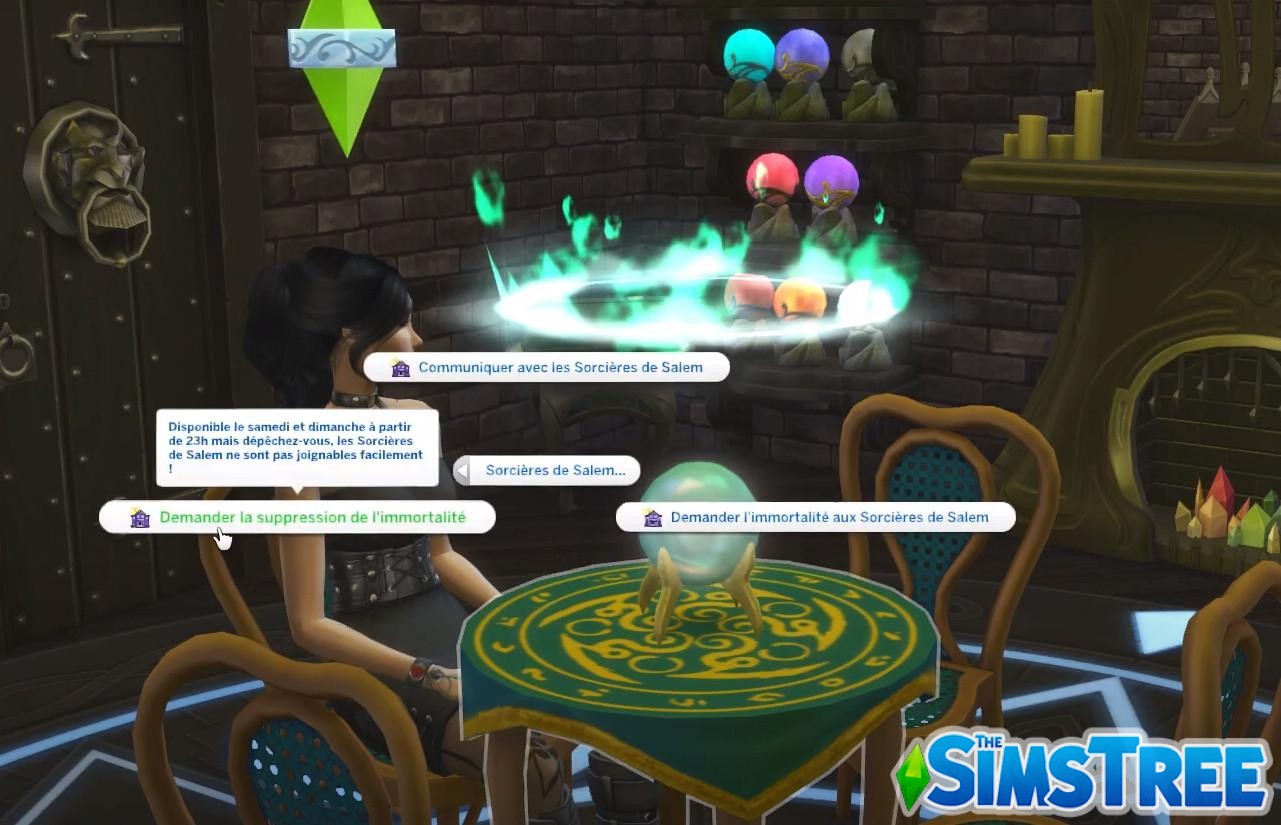The height and width of the screenshot is (825, 1281).
Task: Choose "Demander l'immortalité aux Sorcières de Salem"
Action: point(828,517)
